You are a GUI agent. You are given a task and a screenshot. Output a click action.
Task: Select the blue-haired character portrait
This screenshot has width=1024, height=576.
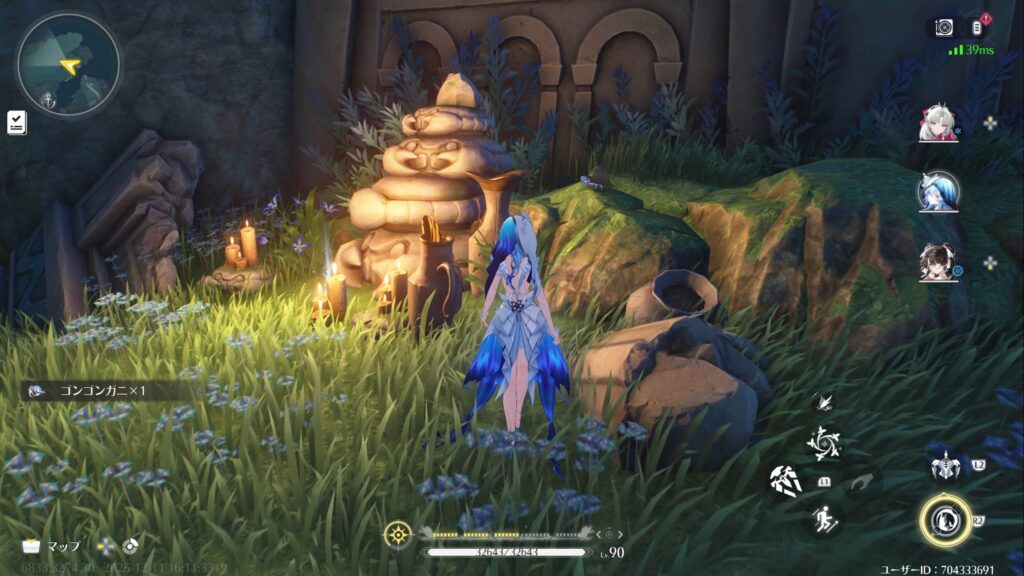point(938,191)
